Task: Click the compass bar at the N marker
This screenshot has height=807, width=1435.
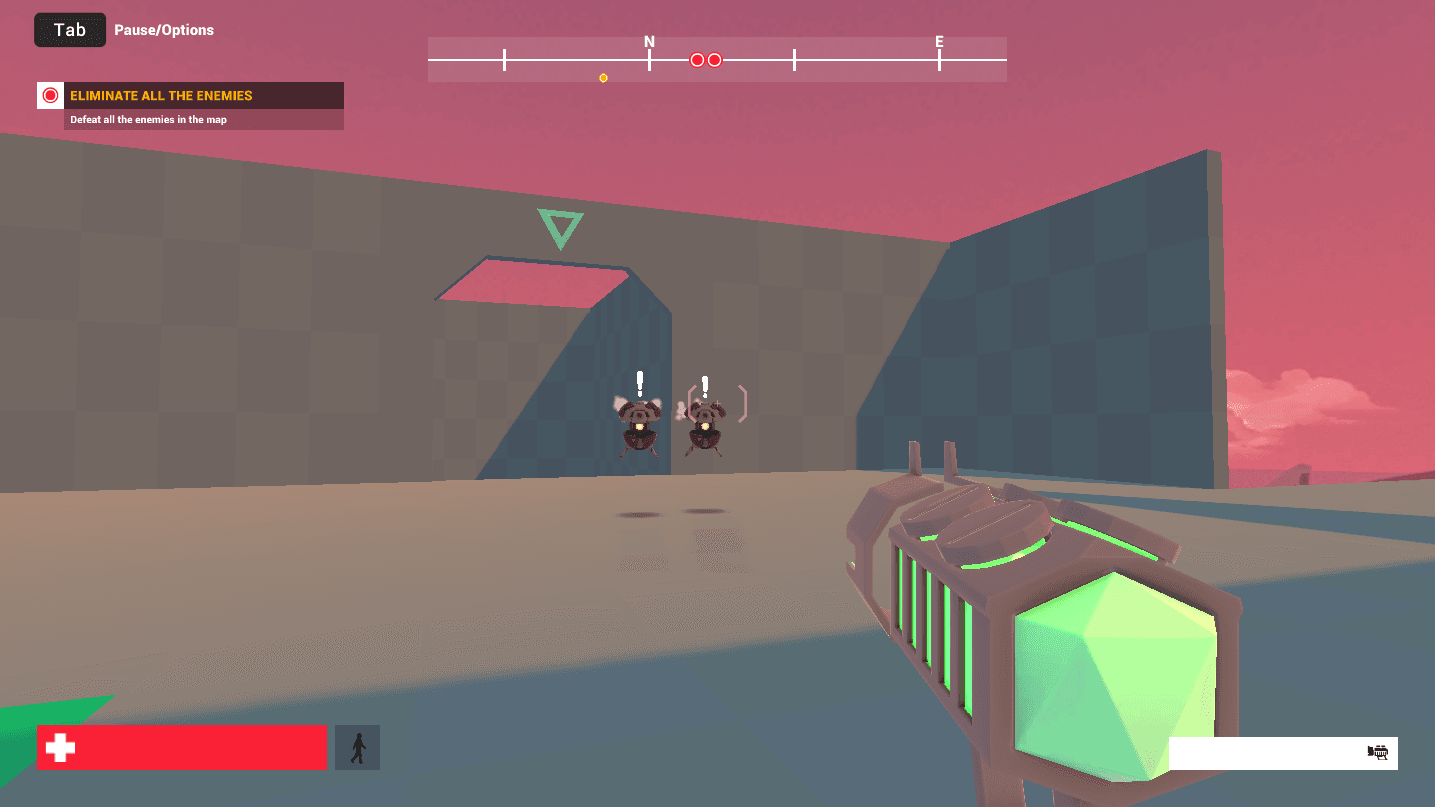Action: pos(649,58)
